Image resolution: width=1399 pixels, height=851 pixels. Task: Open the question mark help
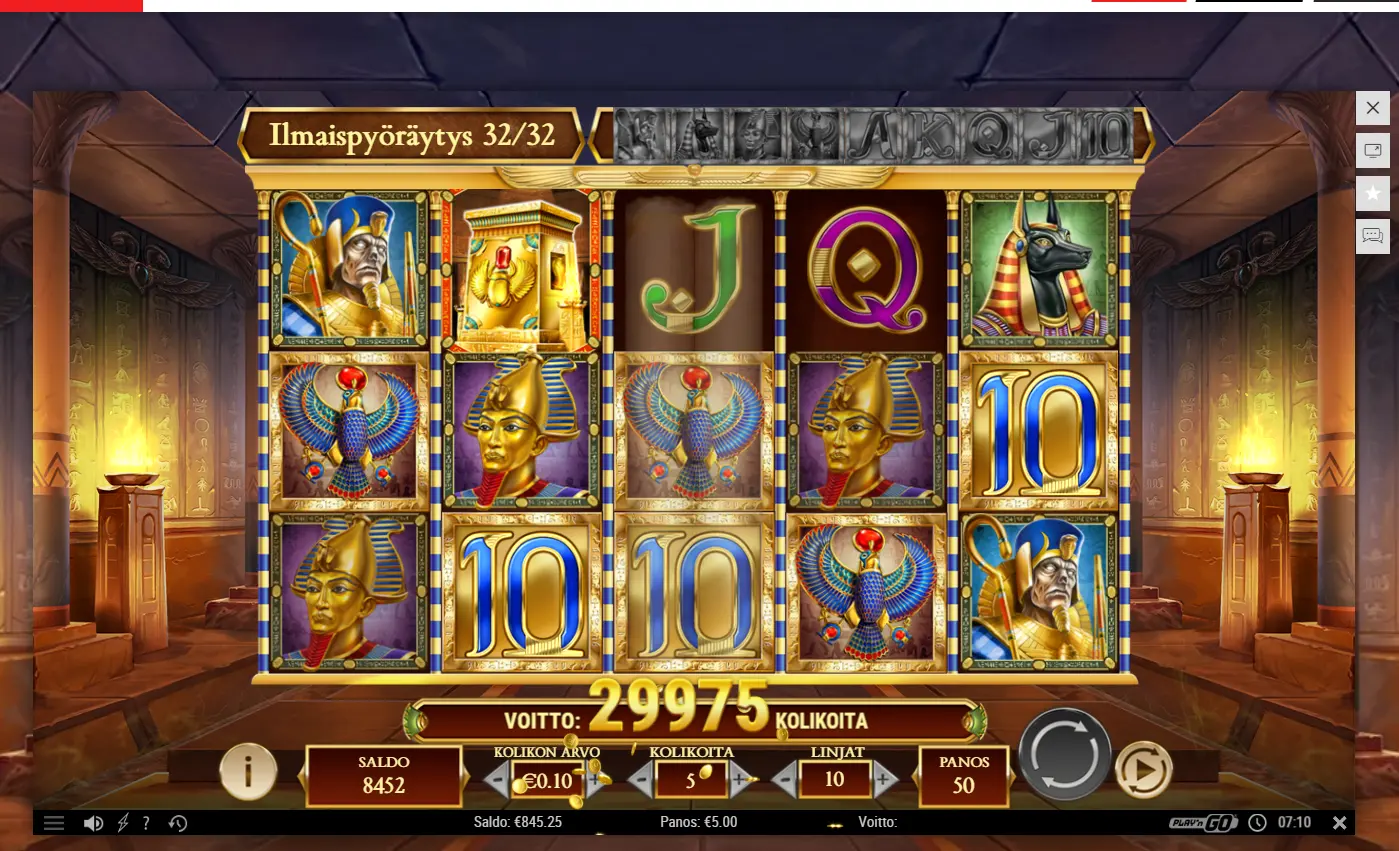pos(146,823)
